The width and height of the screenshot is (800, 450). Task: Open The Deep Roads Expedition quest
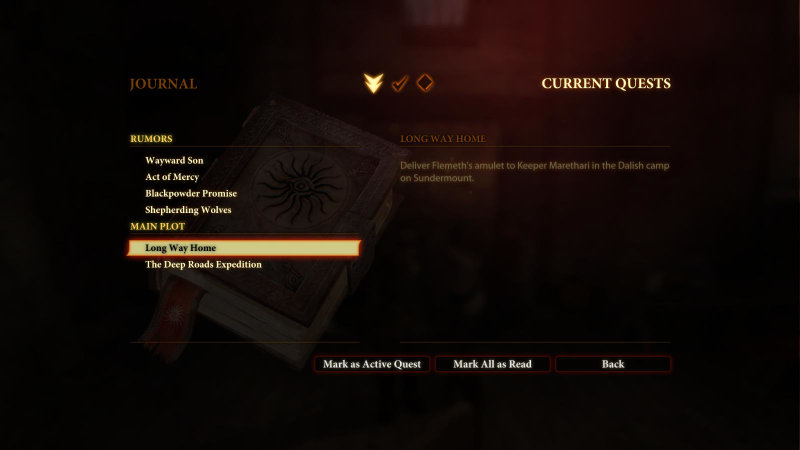(x=203, y=265)
